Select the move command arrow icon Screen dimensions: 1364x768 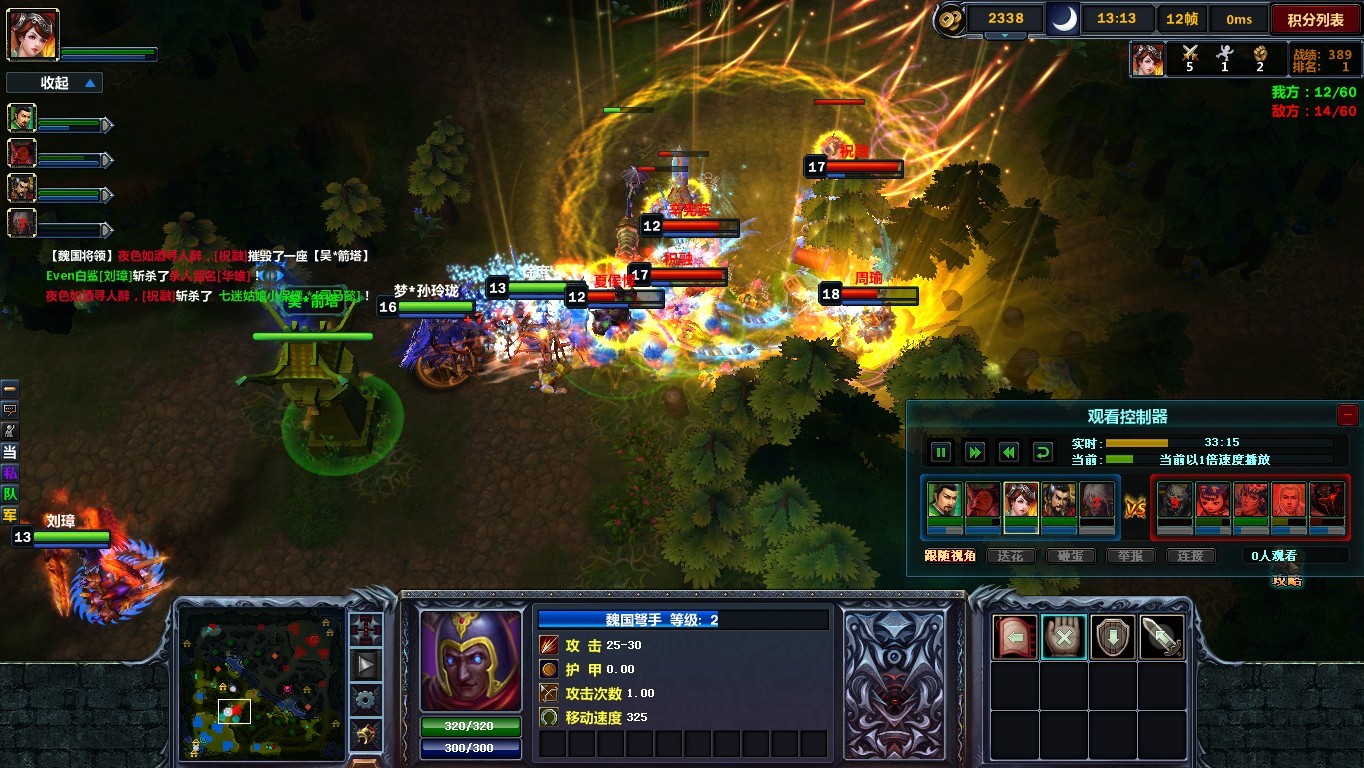click(1015, 637)
